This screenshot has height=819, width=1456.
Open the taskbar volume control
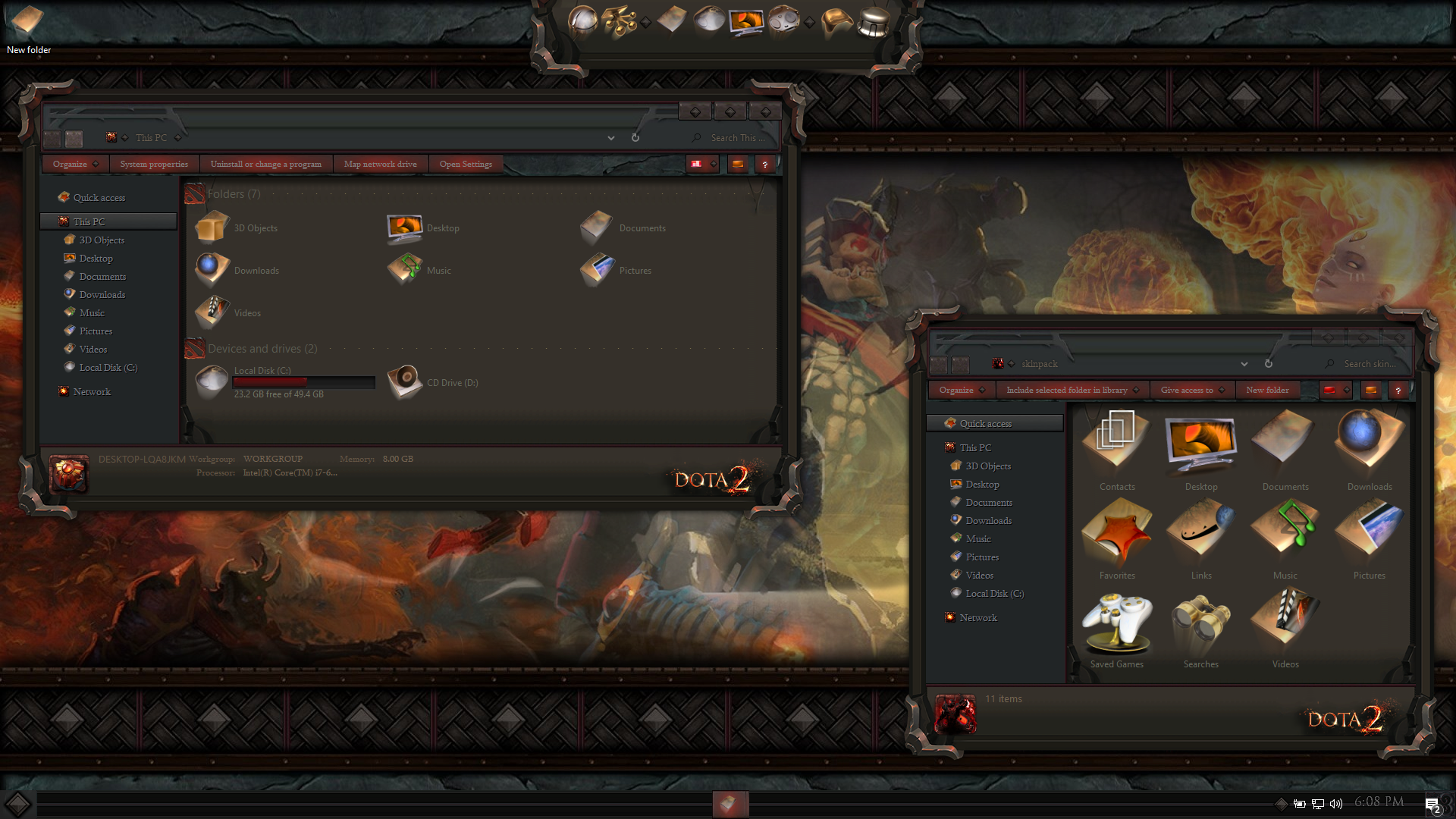point(1336,803)
